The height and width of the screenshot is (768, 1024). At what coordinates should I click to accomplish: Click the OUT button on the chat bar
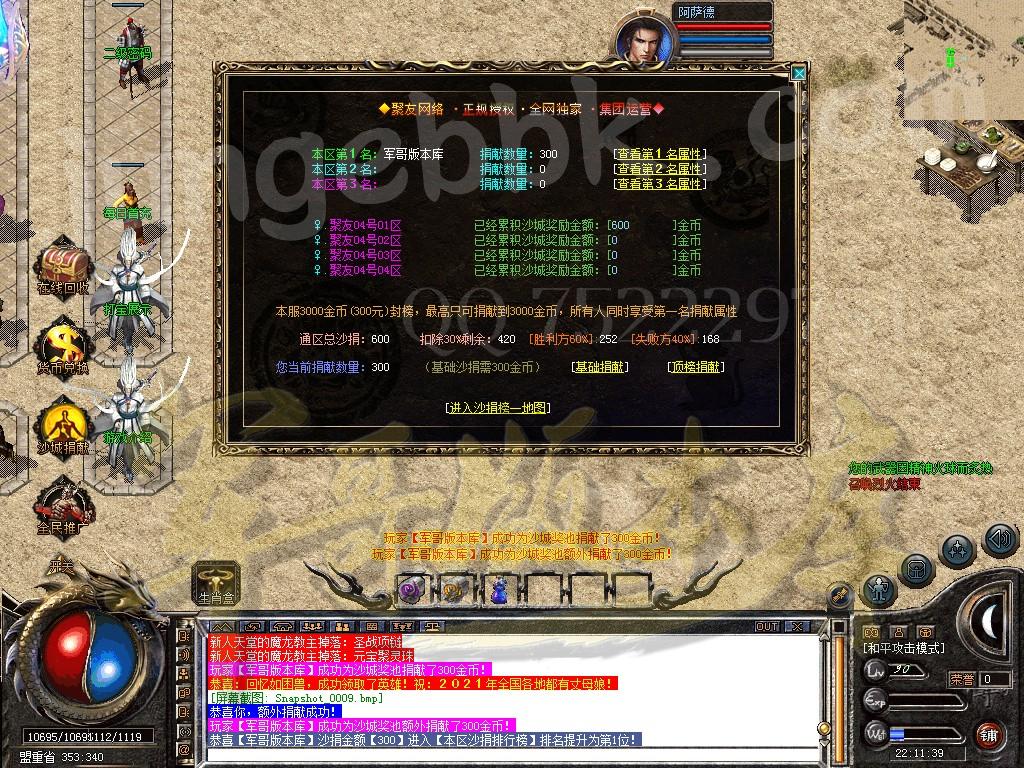(767, 626)
